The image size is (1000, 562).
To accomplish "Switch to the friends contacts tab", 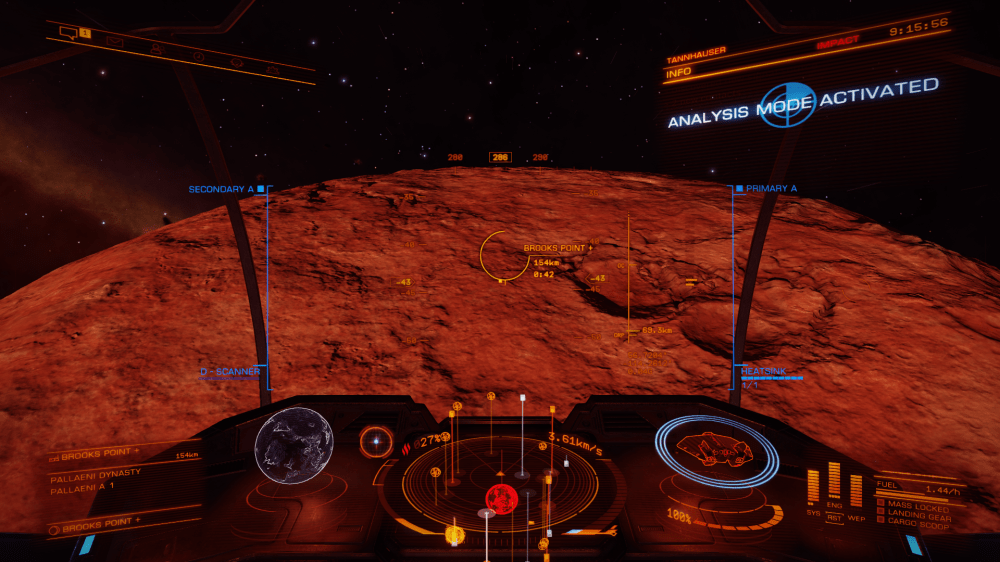I will click(157, 49).
